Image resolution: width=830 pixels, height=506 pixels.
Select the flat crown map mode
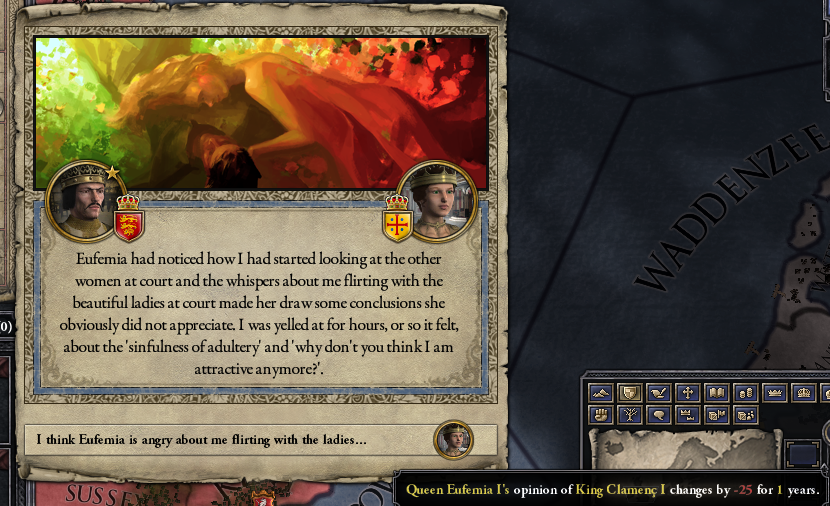coord(774,392)
